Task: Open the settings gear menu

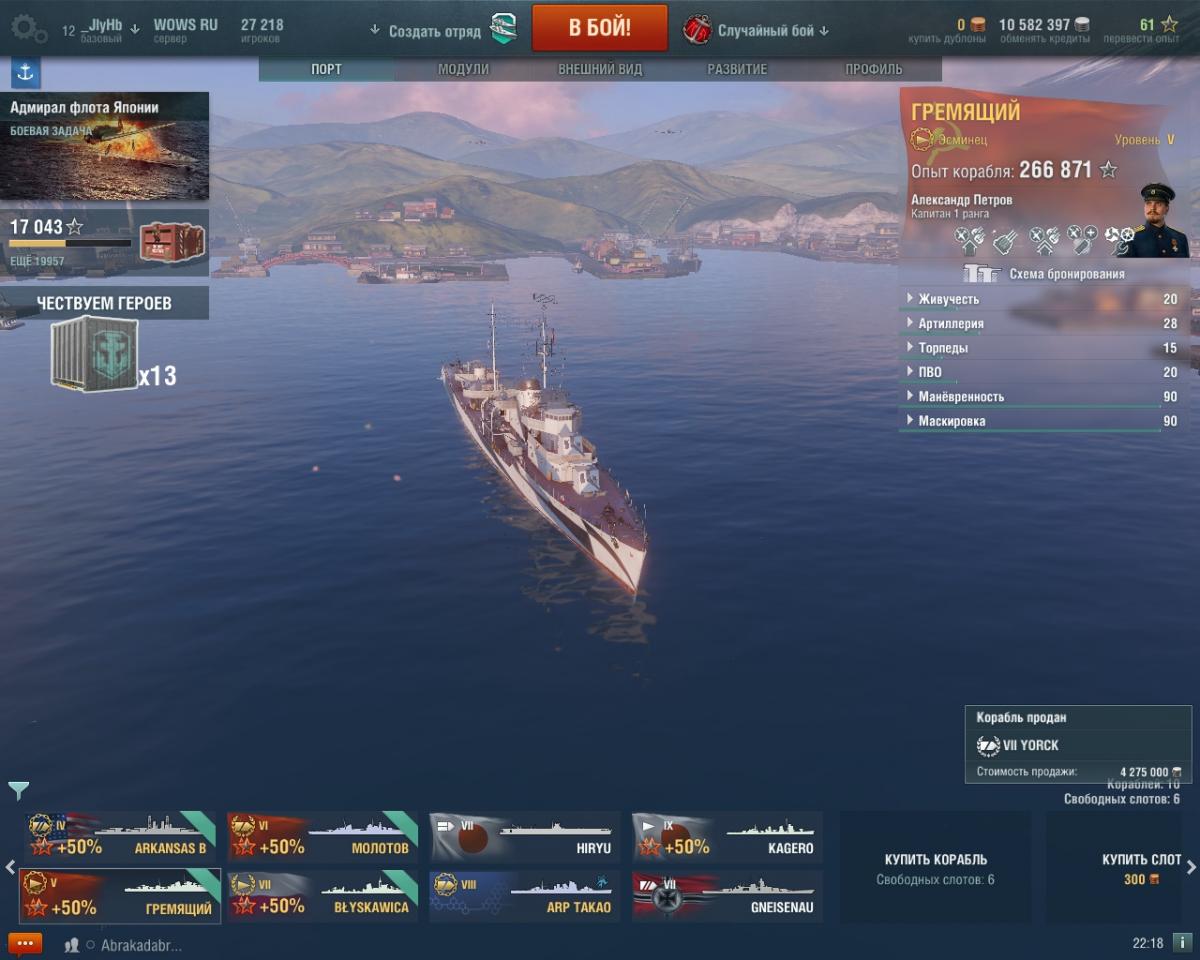Action: 28,28
